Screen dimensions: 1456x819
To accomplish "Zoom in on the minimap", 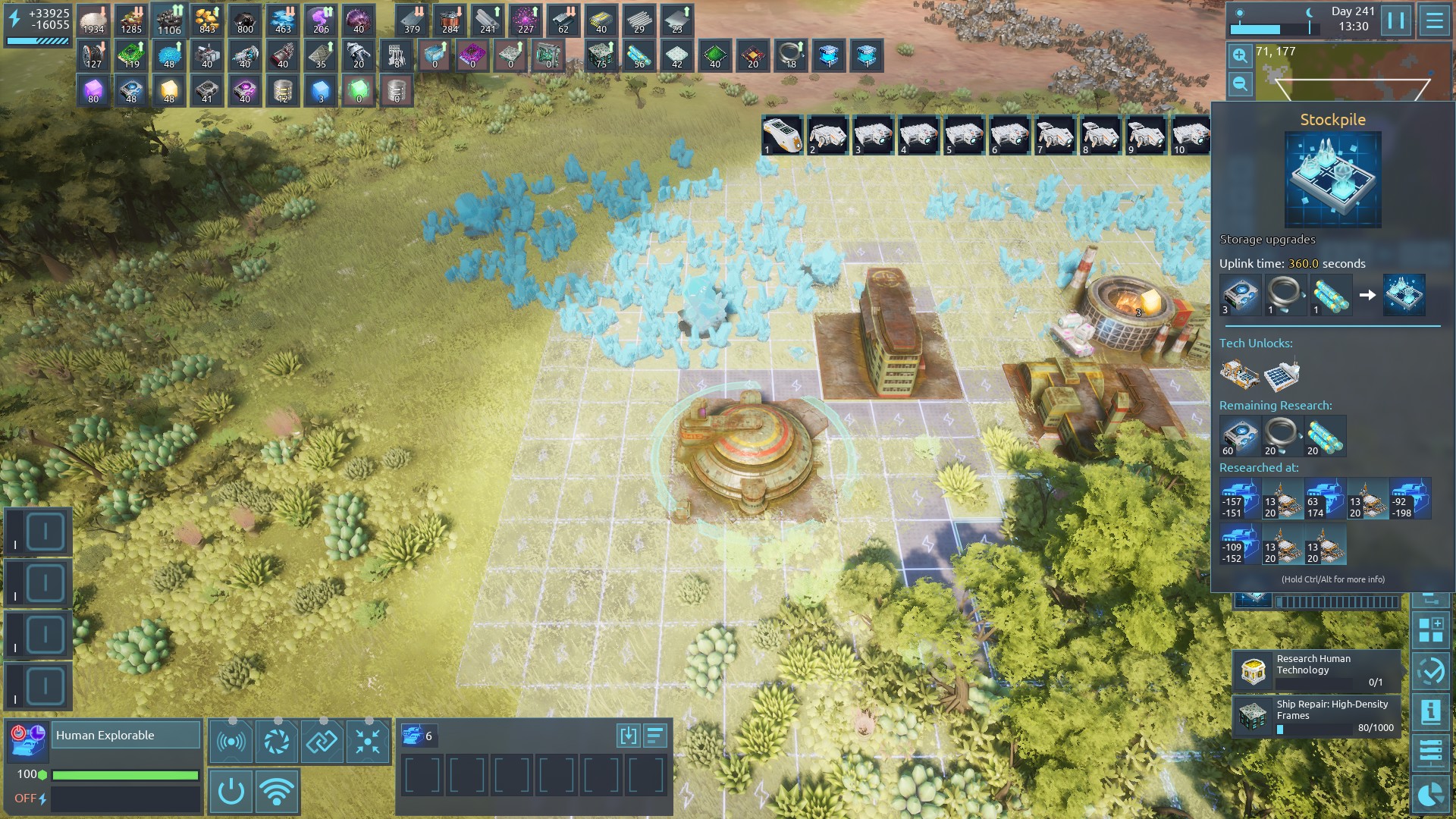I will pyautogui.click(x=1240, y=55).
